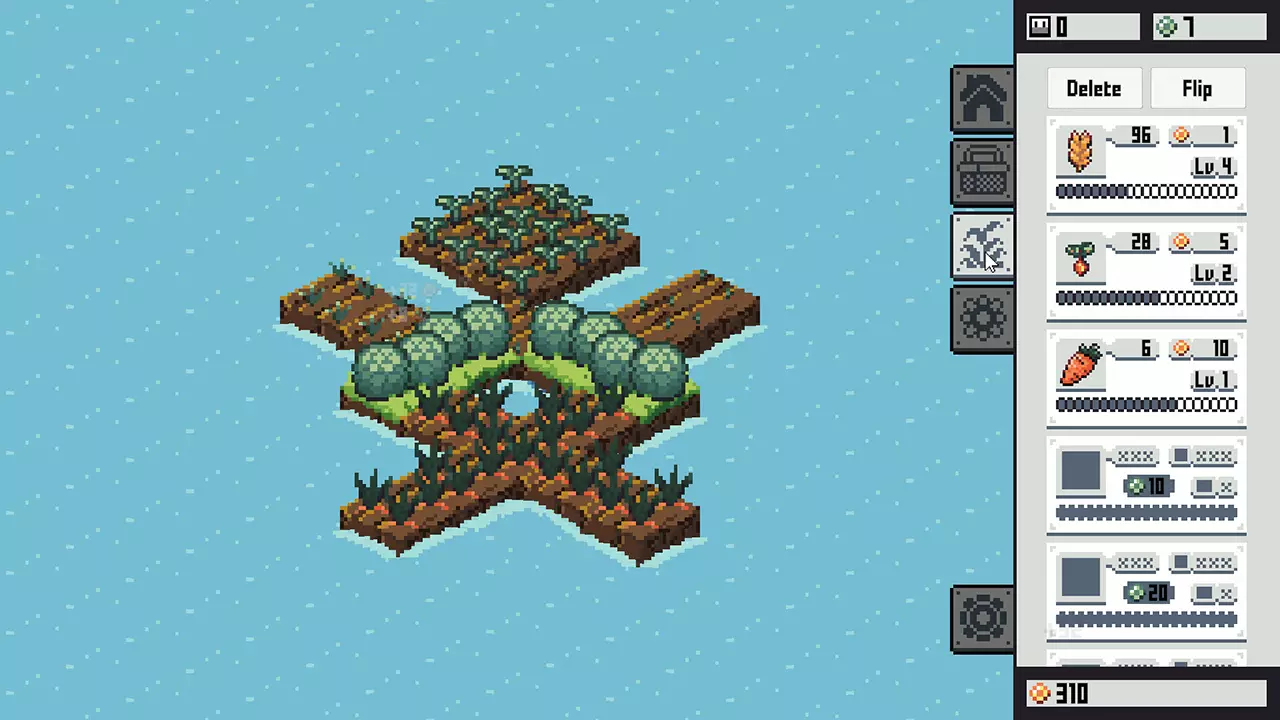Open the gear-flower tool below the seeds tool
The width and height of the screenshot is (1280, 720).
point(982,318)
